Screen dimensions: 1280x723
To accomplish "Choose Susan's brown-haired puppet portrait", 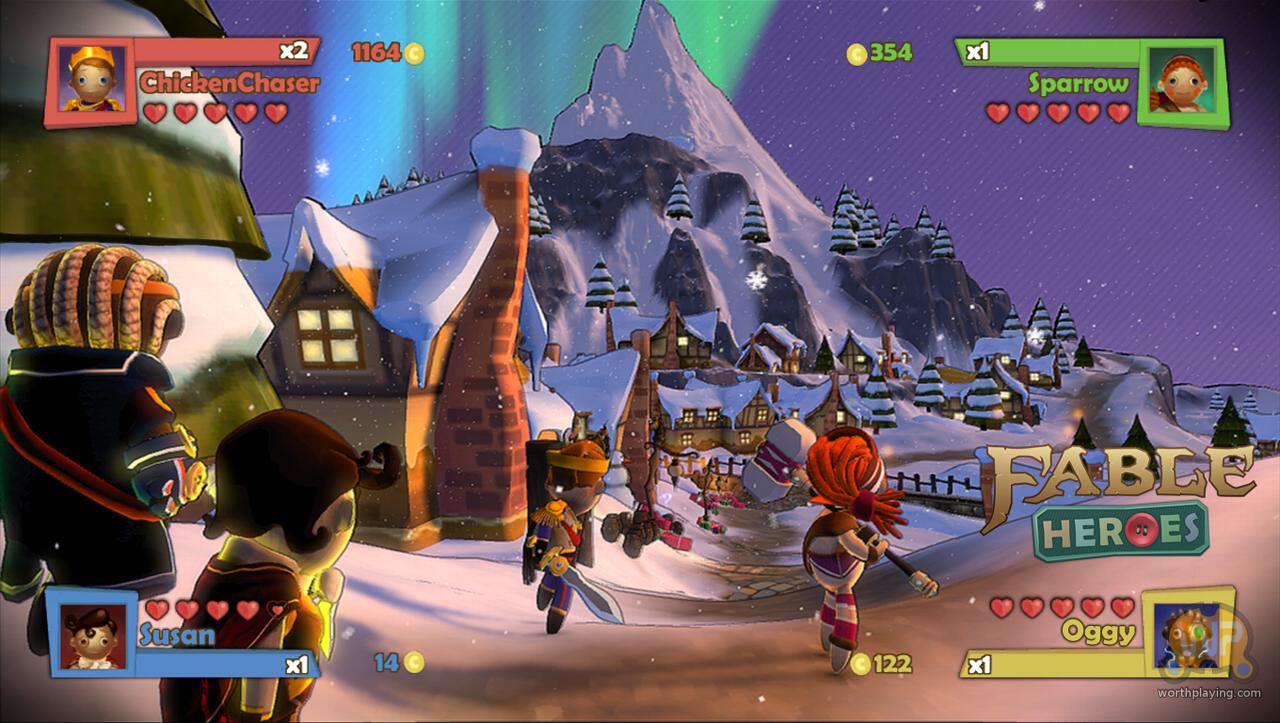I will (92, 633).
